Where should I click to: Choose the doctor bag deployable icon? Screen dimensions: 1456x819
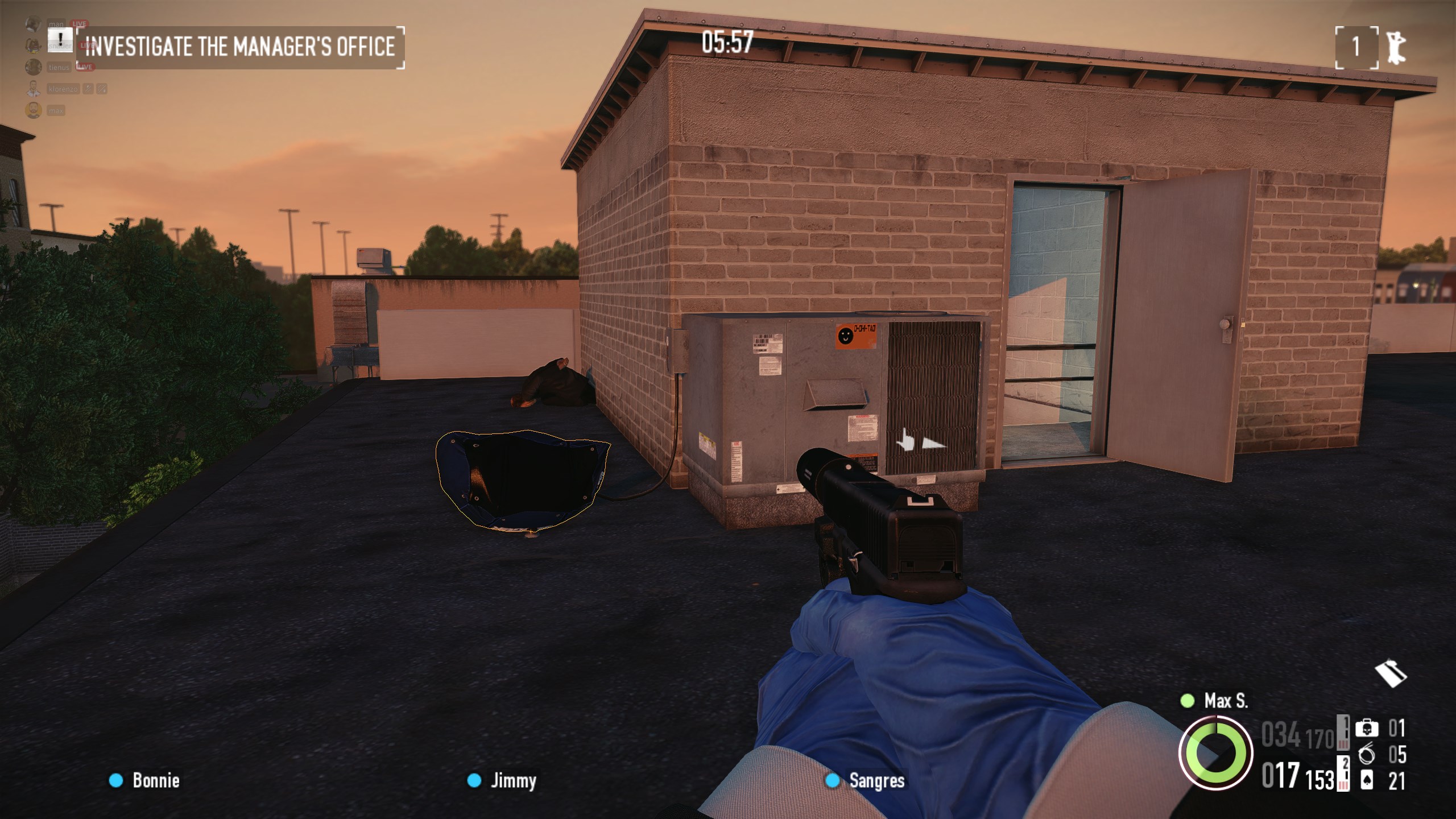coord(1367,729)
